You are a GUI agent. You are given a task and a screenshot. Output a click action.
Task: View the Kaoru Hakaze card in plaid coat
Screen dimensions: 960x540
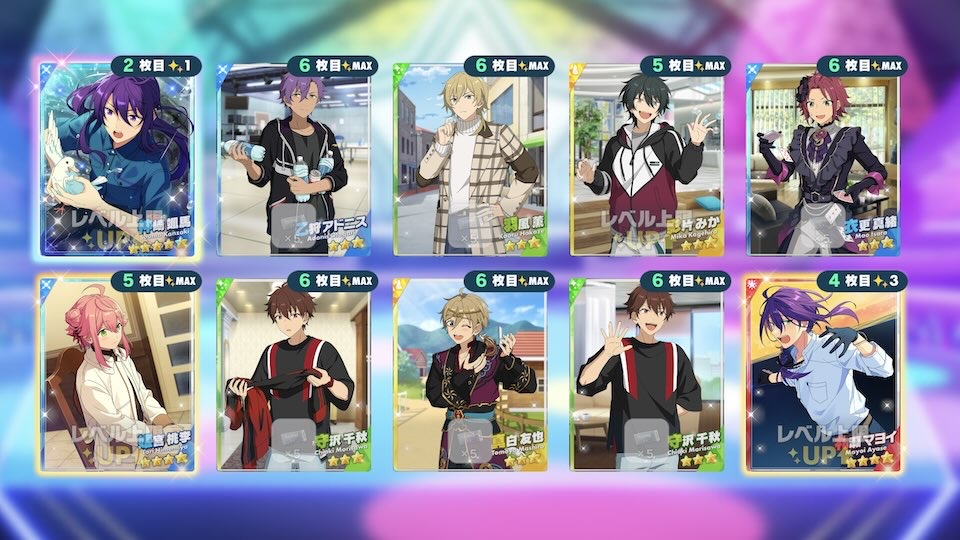coord(472,160)
